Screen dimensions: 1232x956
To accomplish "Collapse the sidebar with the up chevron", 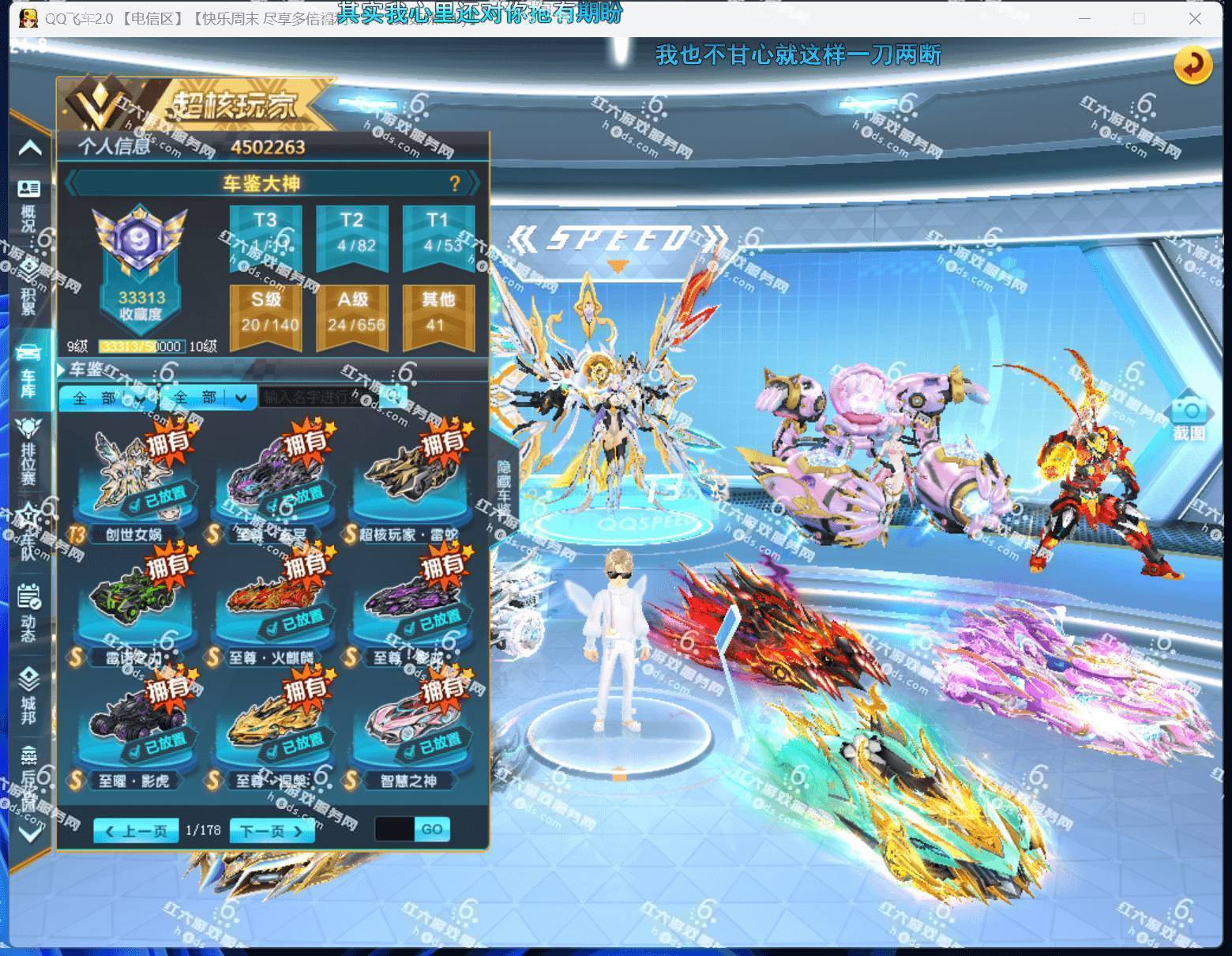I will click(29, 146).
